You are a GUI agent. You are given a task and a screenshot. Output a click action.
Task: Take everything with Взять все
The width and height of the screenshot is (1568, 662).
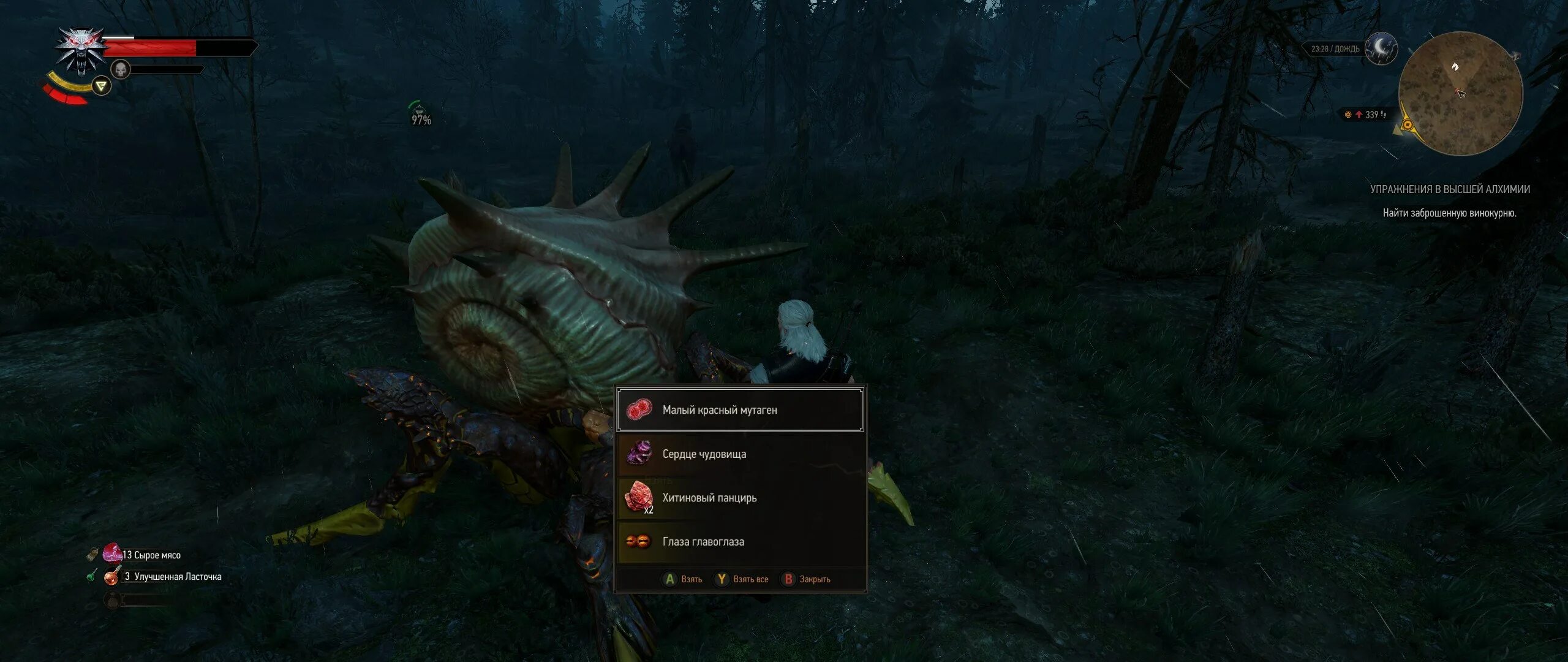point(742,579)
